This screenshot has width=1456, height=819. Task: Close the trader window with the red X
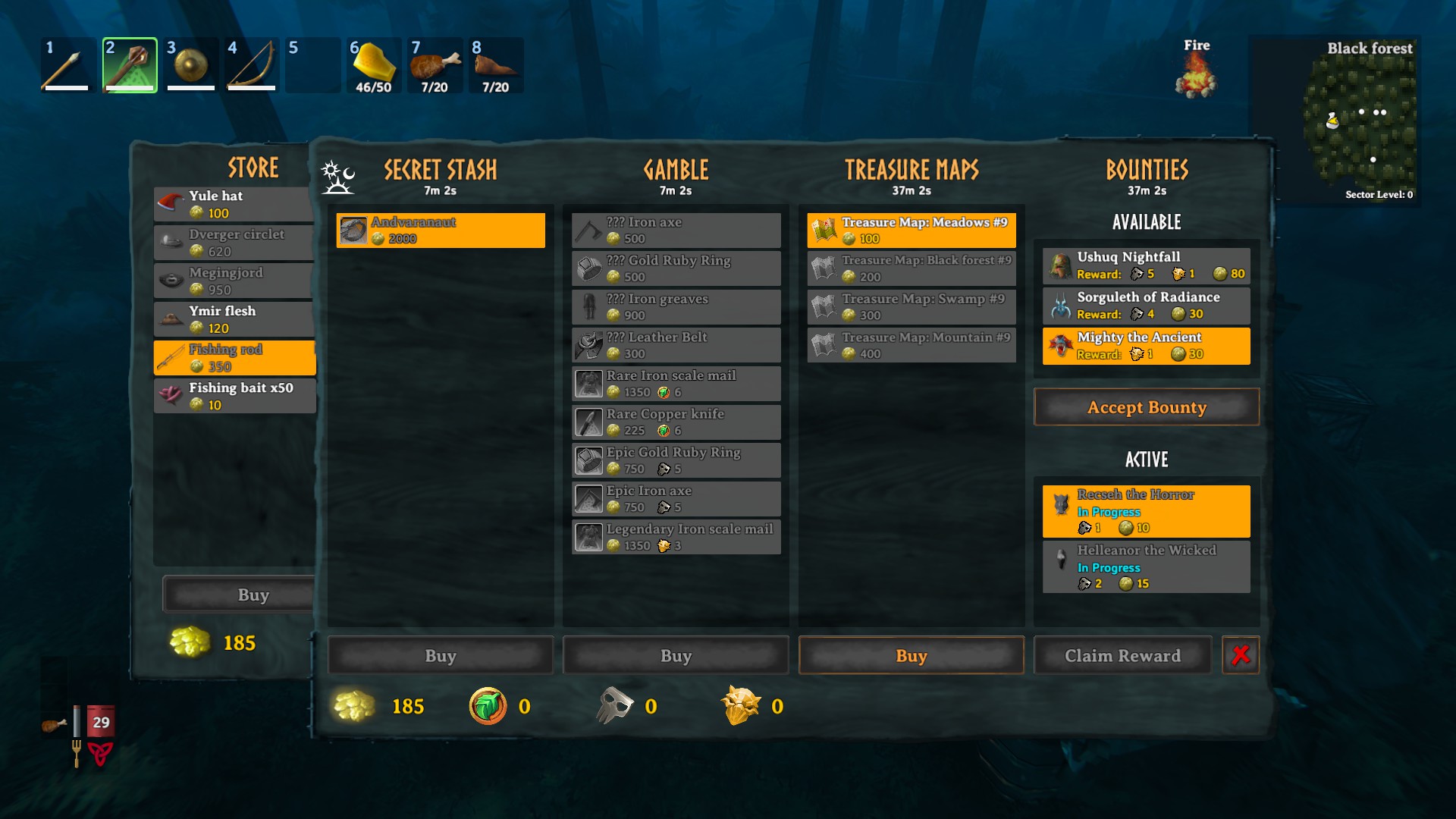point(1240,655)
